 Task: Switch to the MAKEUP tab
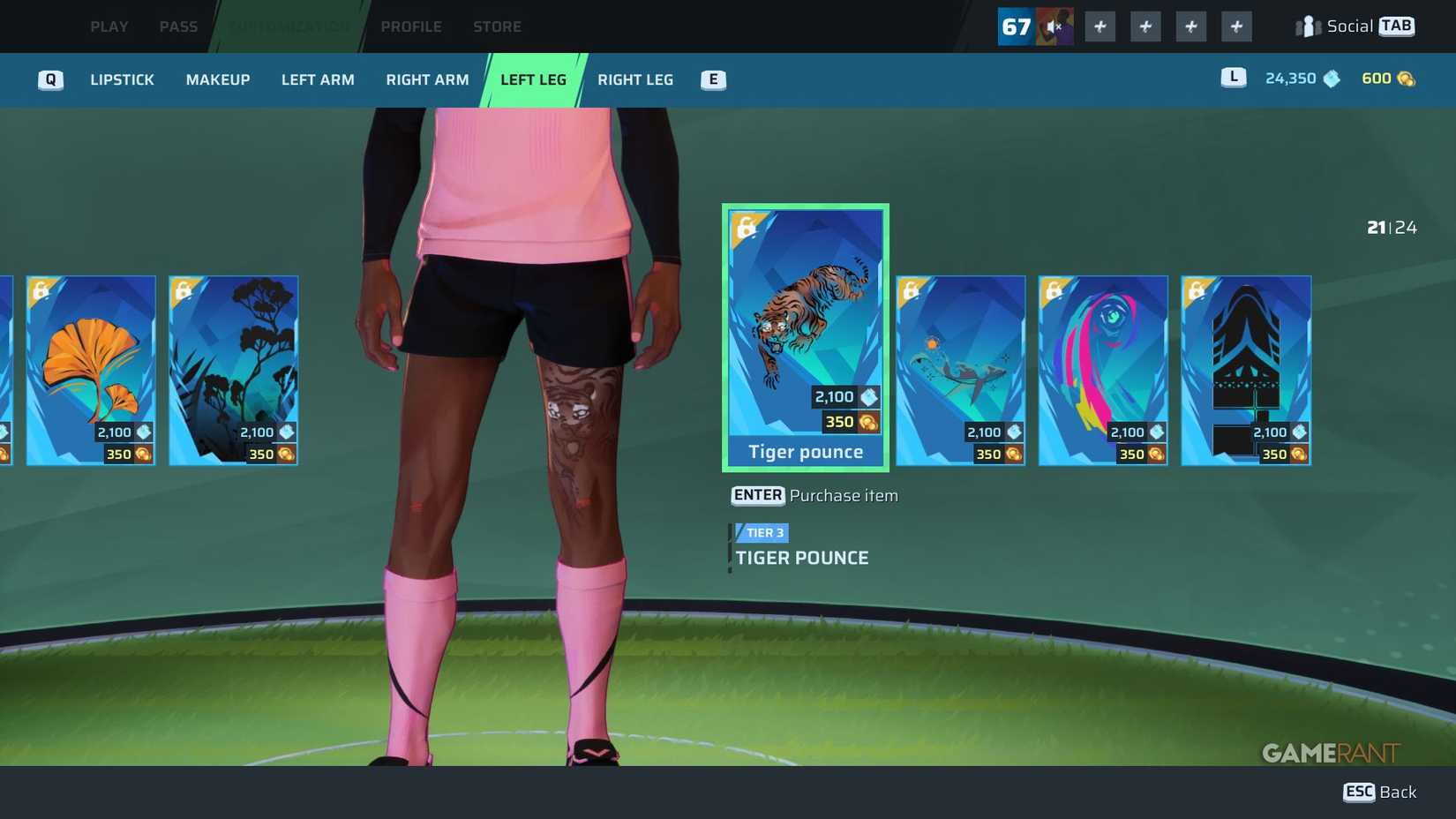(x=216, y=79)
